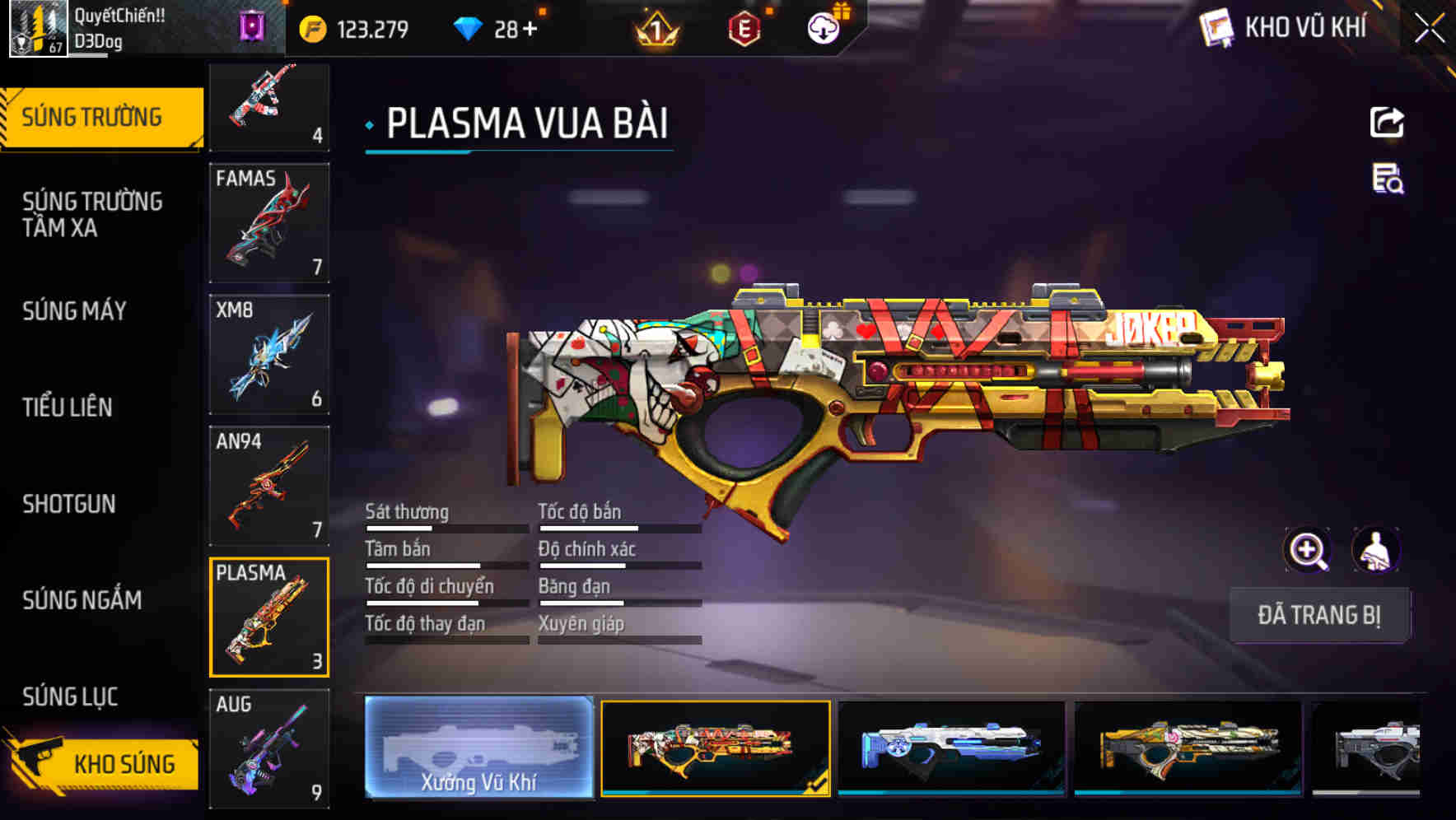This screenshot has height=820, width=1456.
Task: Share the Plasma Vua Bài weapon
Action: click(x=1386, y=122)
